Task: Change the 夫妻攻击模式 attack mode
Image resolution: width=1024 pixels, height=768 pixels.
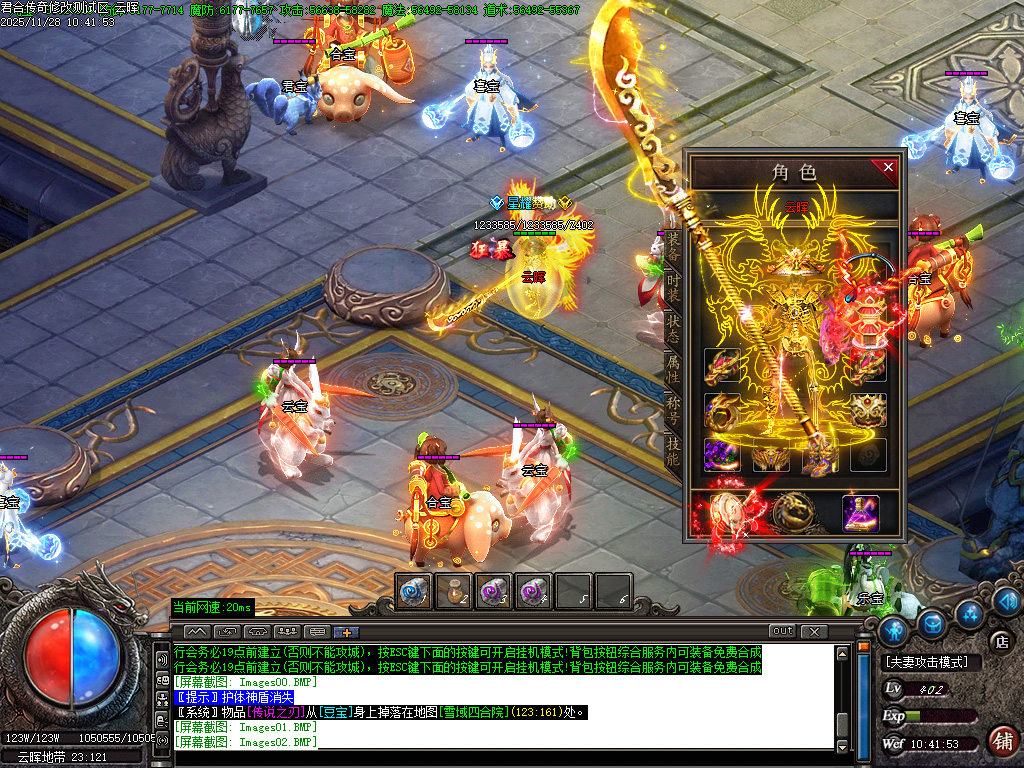Action: click(927, 662)
